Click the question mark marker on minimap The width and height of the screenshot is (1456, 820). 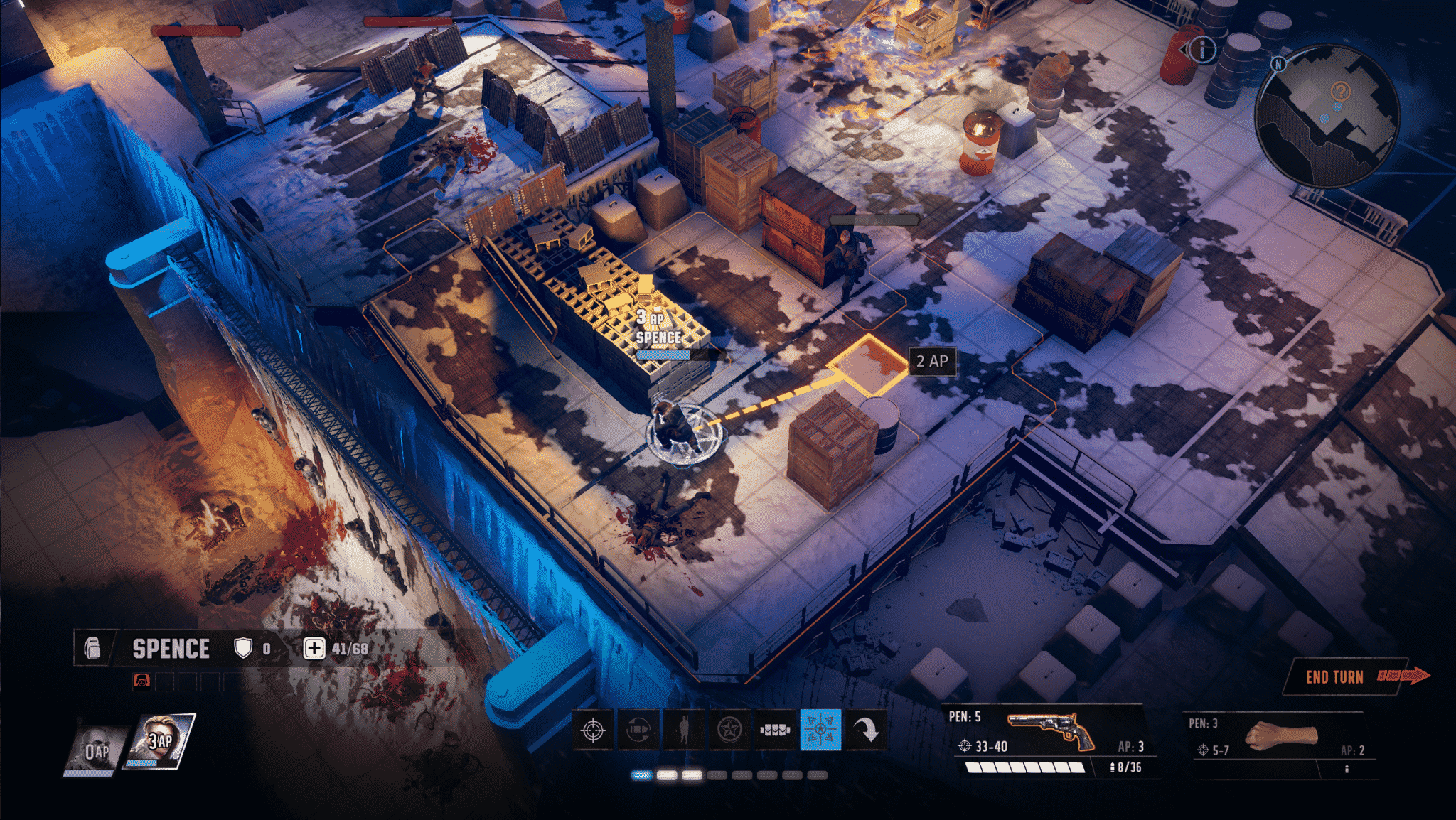[1340, 92]
